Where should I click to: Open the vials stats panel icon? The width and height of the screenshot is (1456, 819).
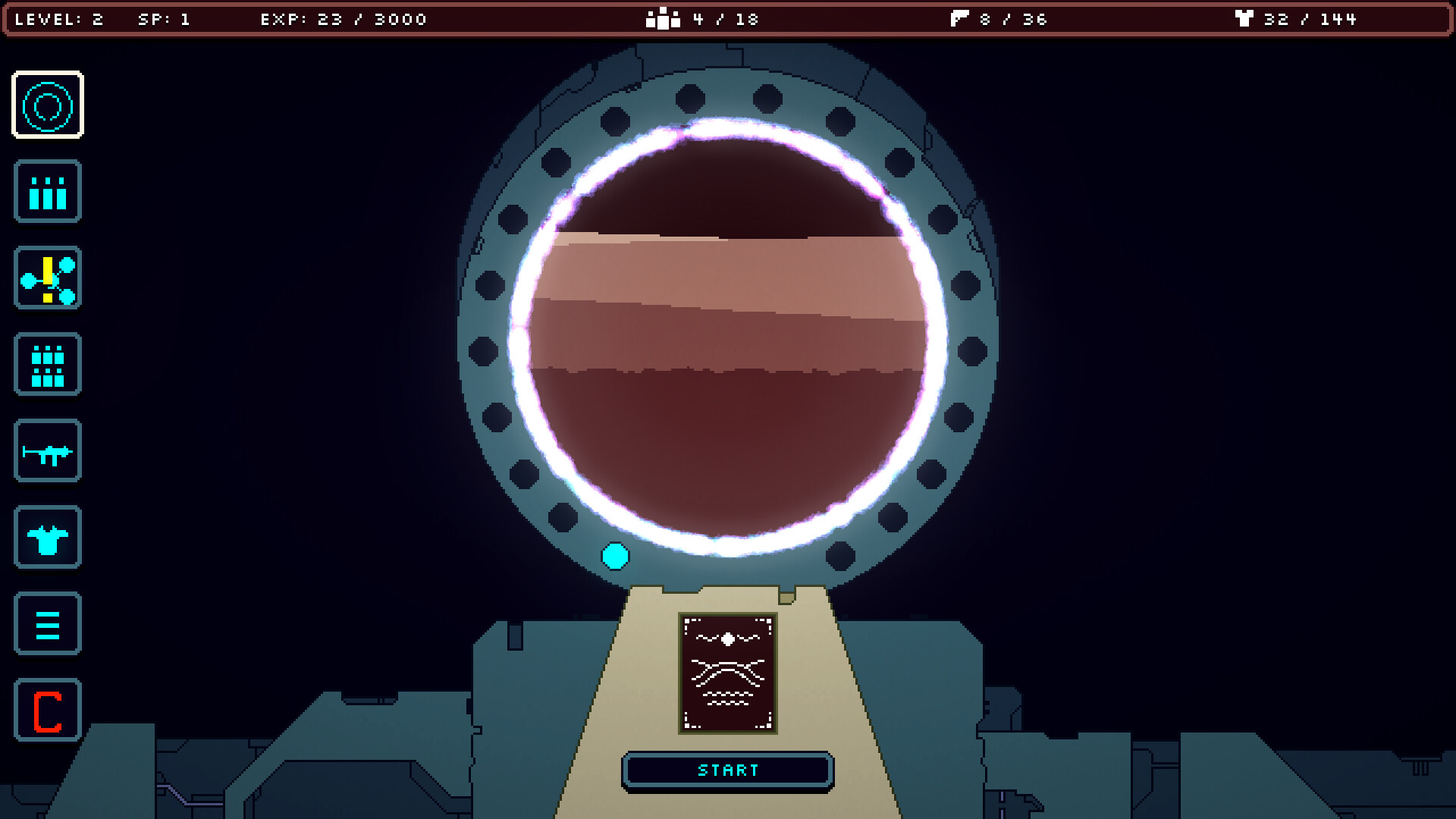(x=48, y=192)
